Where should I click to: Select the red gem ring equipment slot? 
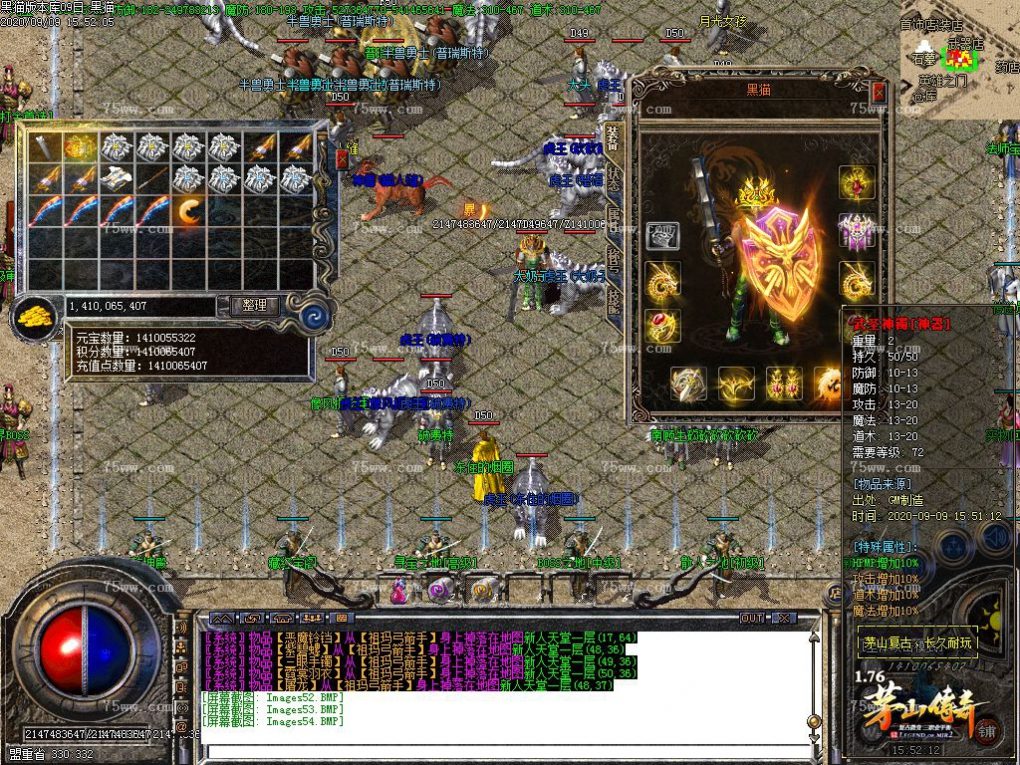tap(661, 326)
